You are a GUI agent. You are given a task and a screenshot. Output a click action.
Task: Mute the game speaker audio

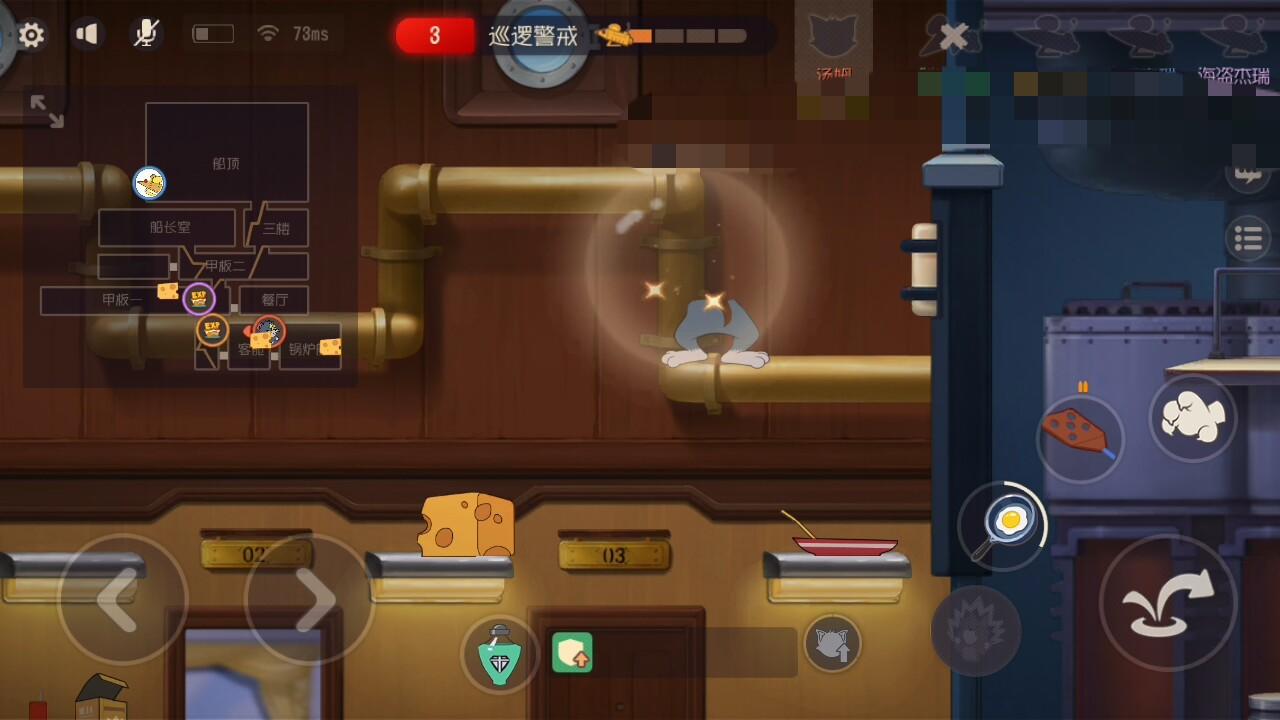tap(88, 33)
